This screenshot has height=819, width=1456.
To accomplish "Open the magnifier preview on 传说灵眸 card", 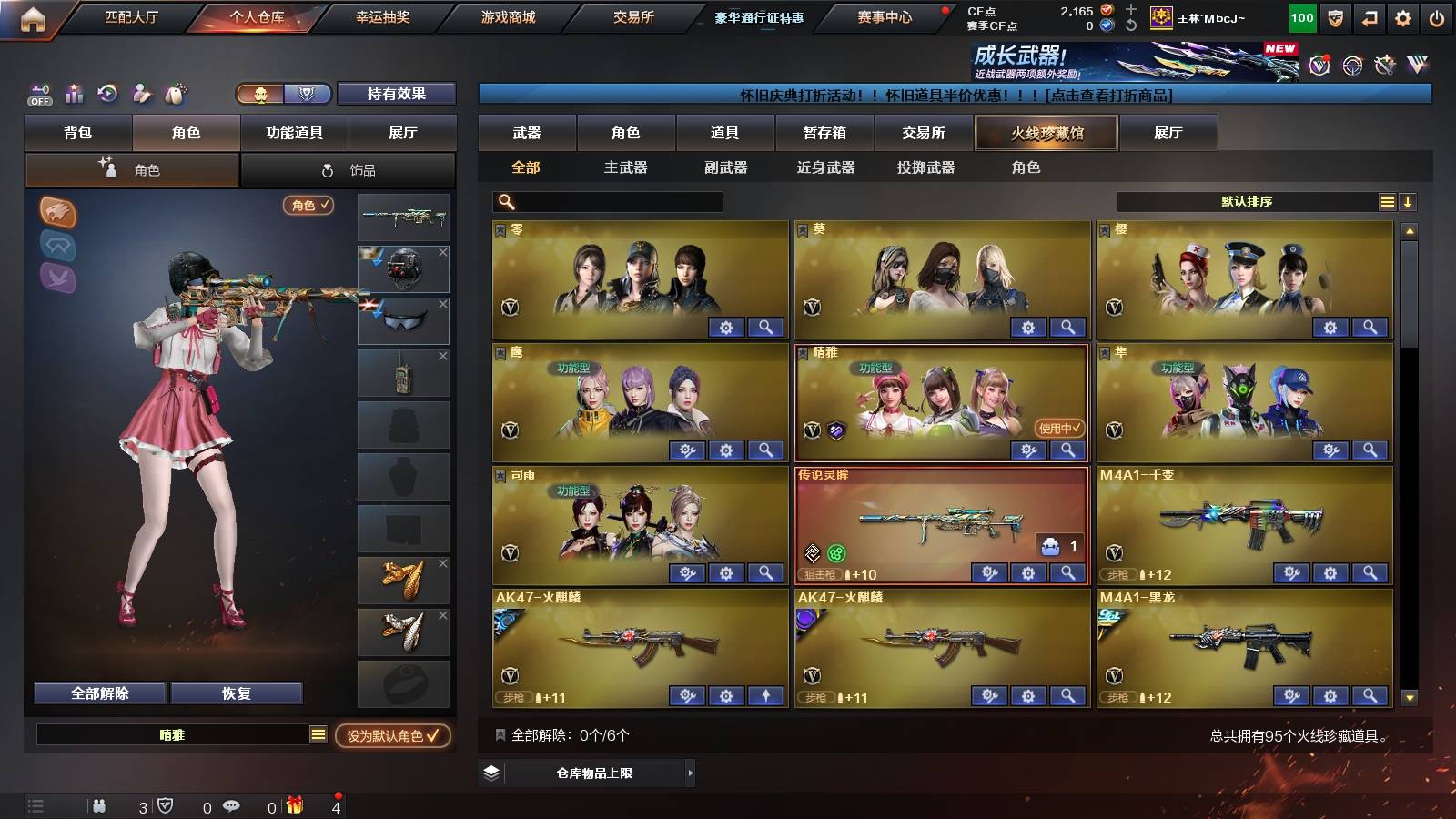I will [x=1066, y=573].
